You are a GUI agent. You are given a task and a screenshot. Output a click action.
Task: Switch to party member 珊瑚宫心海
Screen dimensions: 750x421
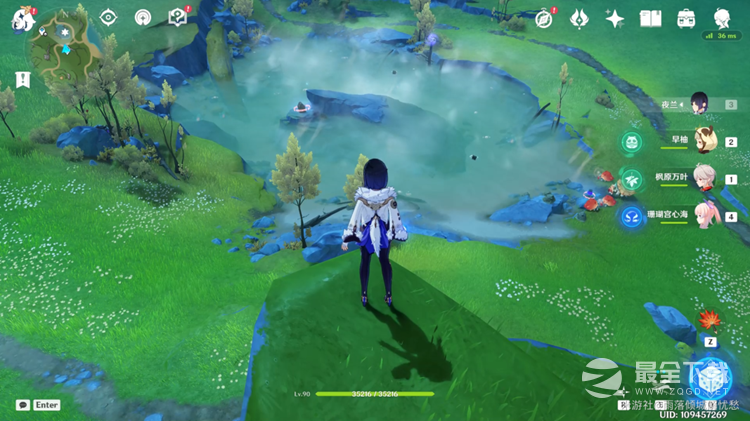point(705,215)
